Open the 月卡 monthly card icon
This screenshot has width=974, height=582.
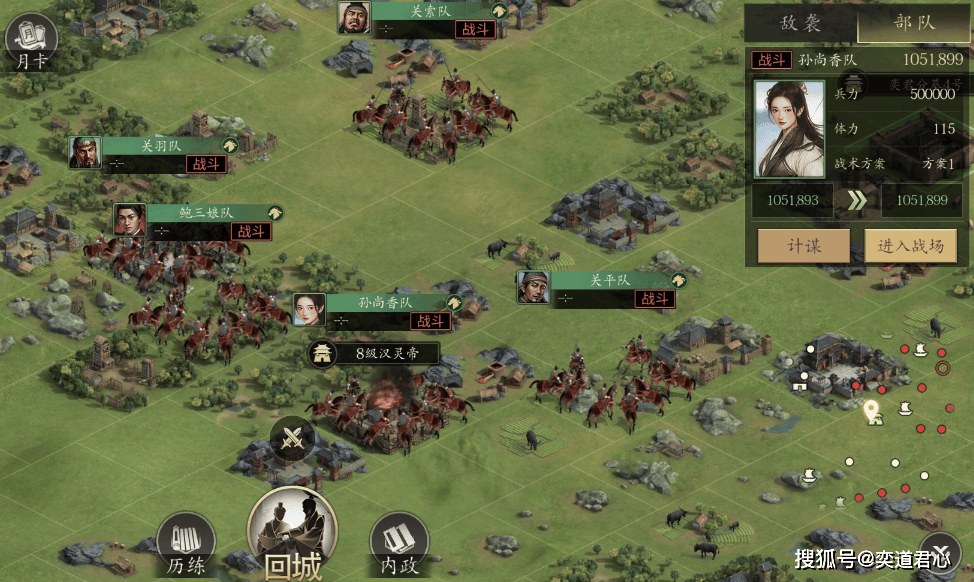click(30, 42)
